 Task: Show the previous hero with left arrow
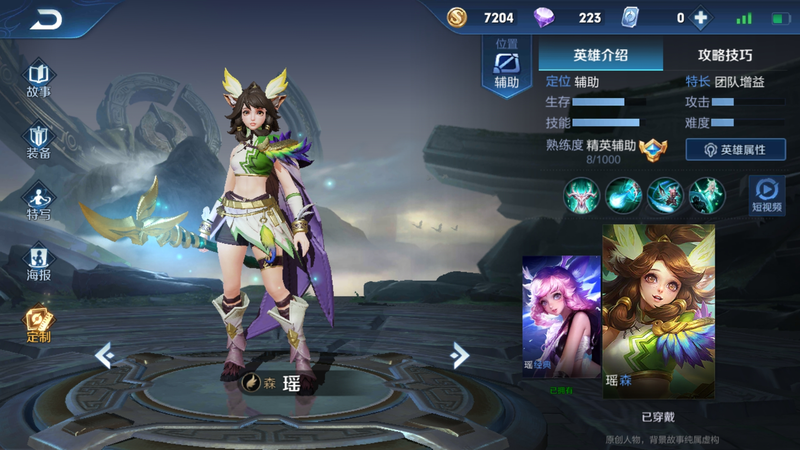pyautogui.click(x=103, y=354)
